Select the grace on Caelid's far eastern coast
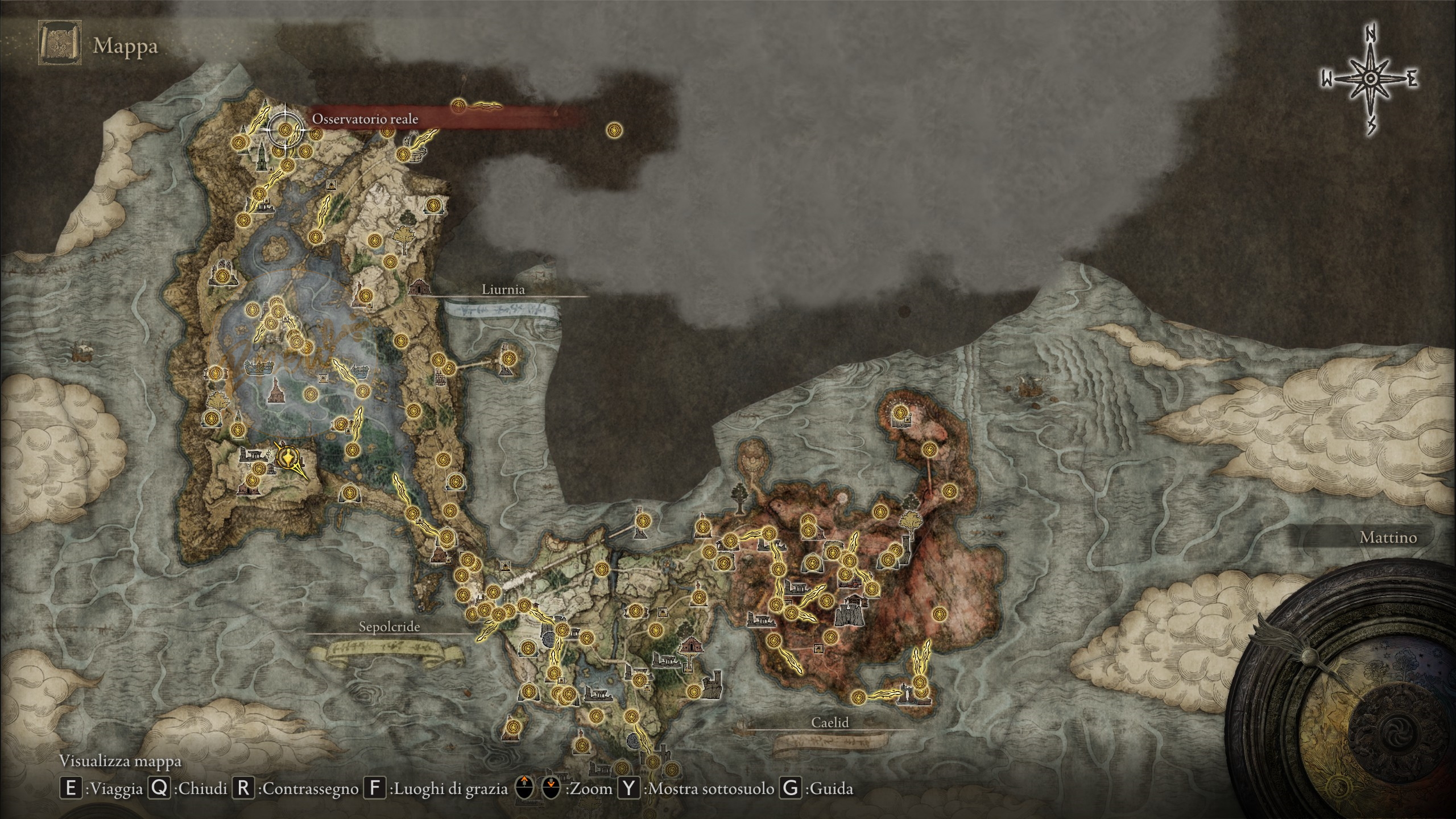 (939, 614)
